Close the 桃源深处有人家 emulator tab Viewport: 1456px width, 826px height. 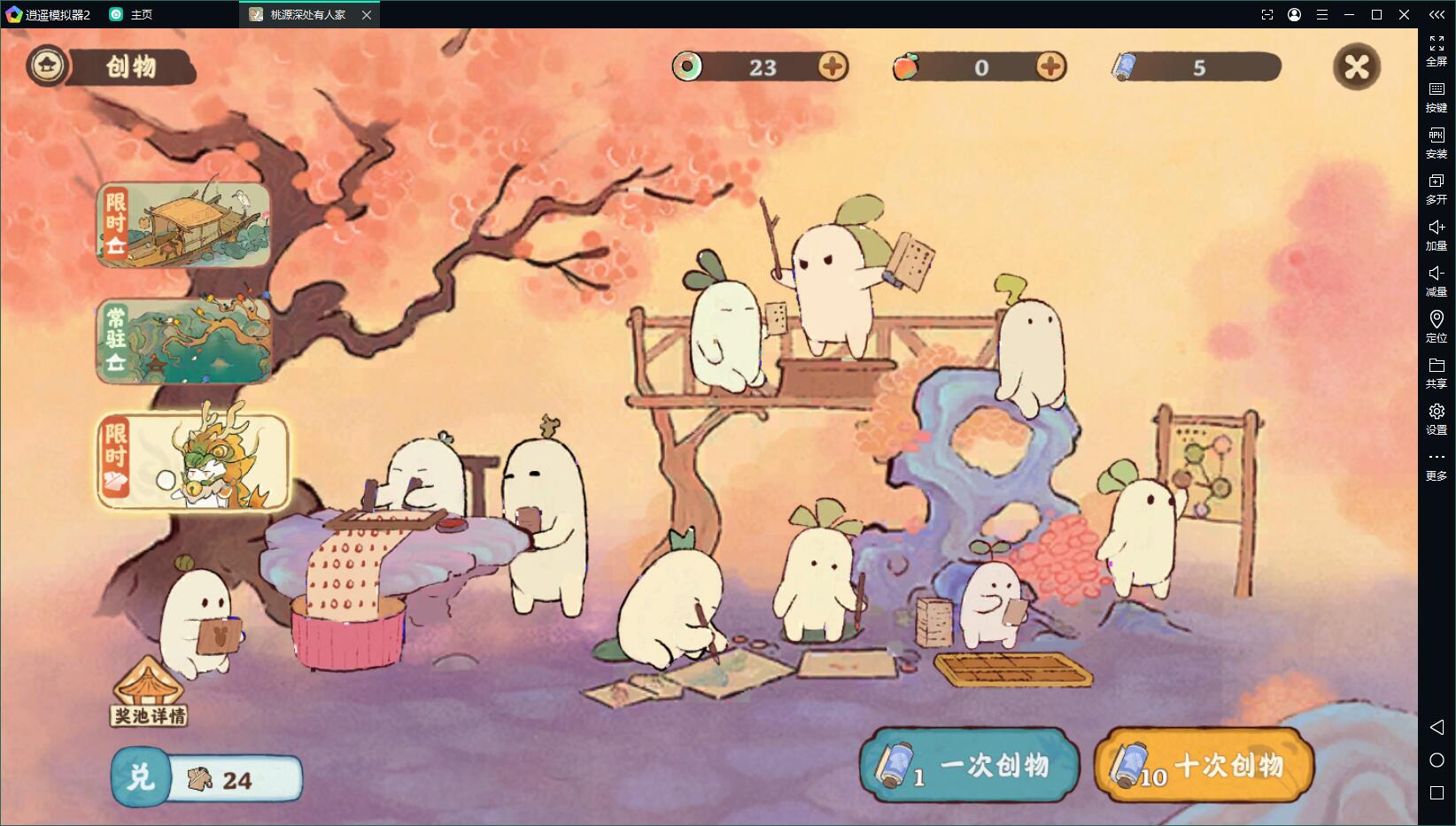pos(367,15)
